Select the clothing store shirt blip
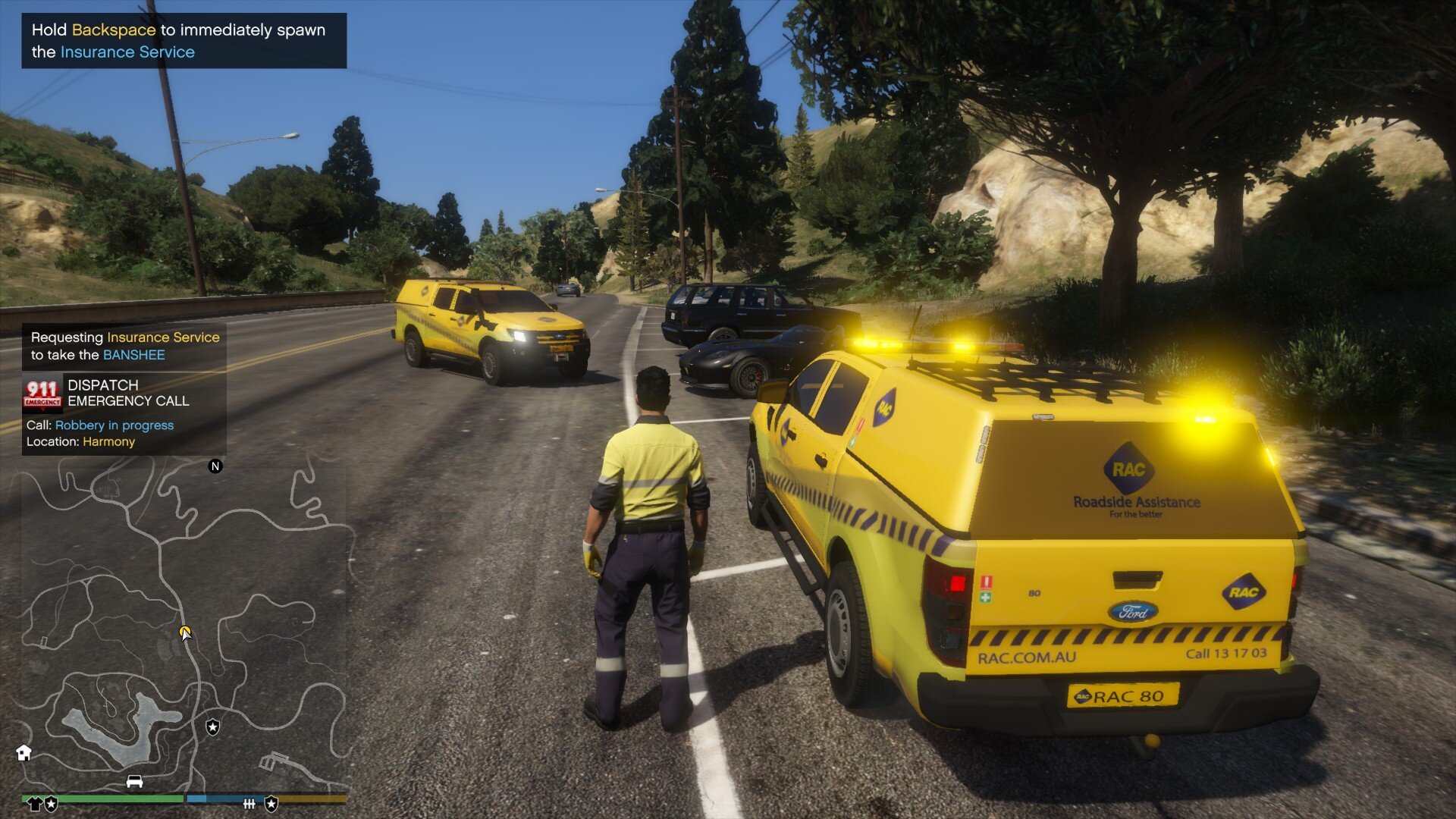Viewport: 1456px width, 819px height. 34,803
